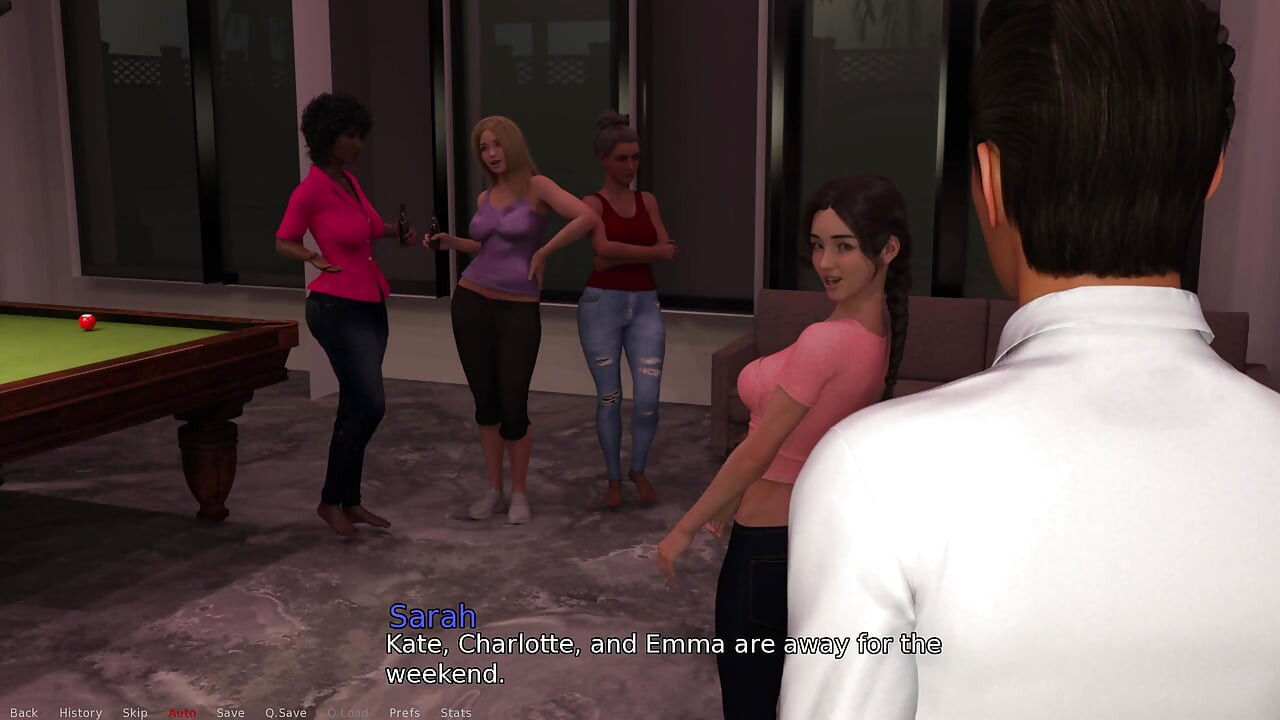The image size is (1280, 720).
Task: Toggle Q.Save to quick save progress
Action: [x=286, y=713]
